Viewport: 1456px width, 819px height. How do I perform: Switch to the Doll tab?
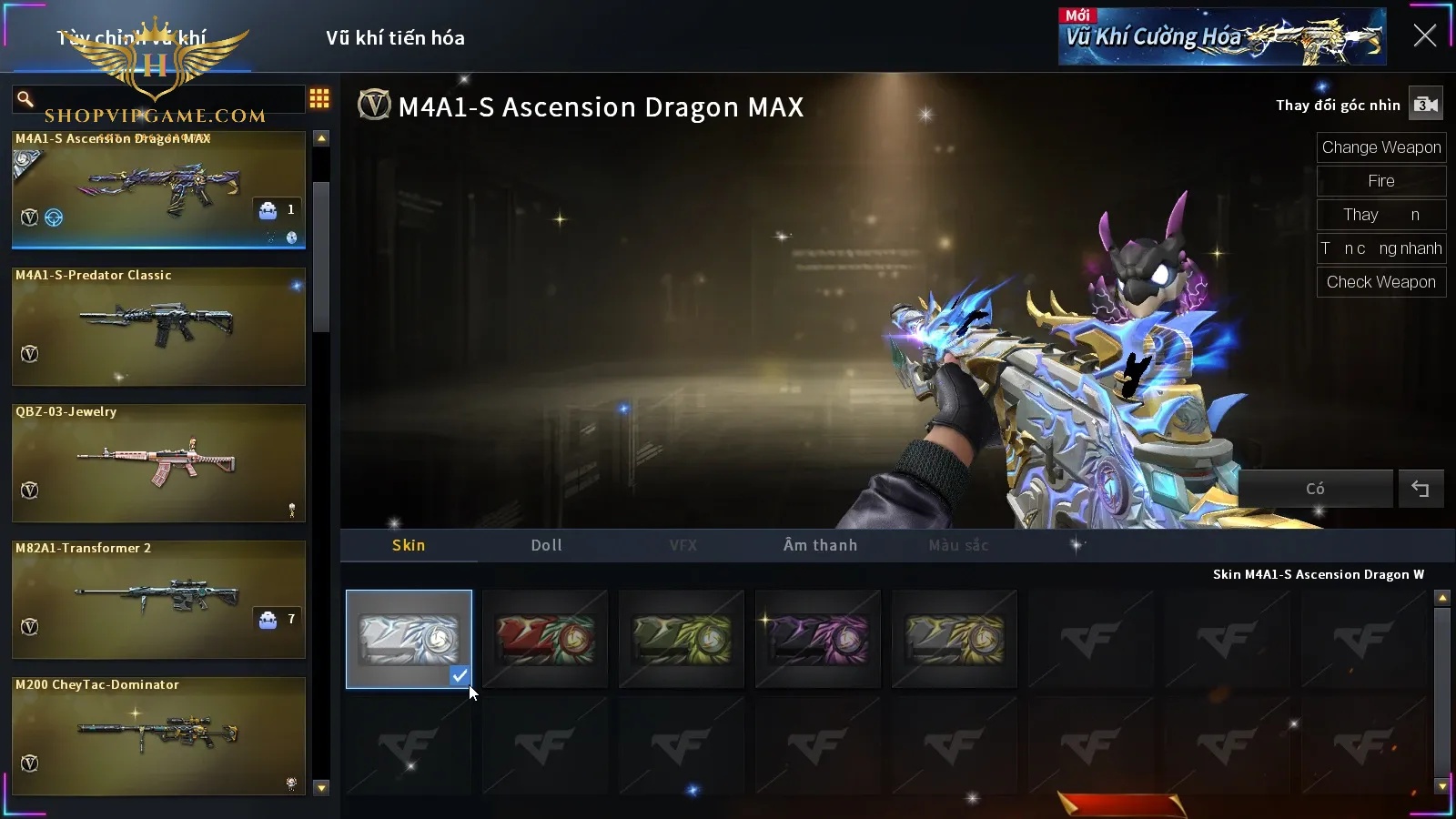pyautogui.click(x=546, y=545)
